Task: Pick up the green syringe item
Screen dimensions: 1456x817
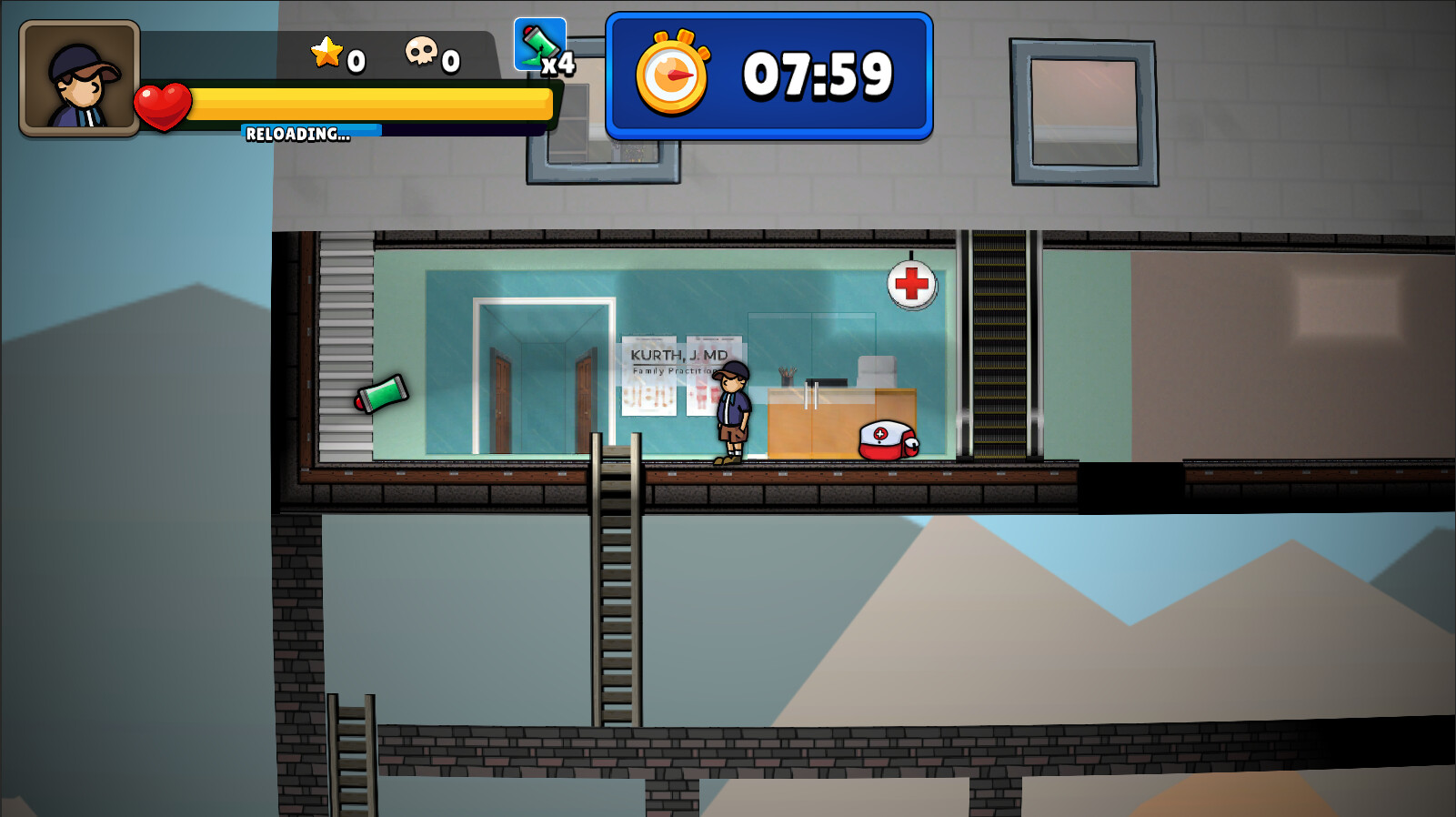Action: 381,395
